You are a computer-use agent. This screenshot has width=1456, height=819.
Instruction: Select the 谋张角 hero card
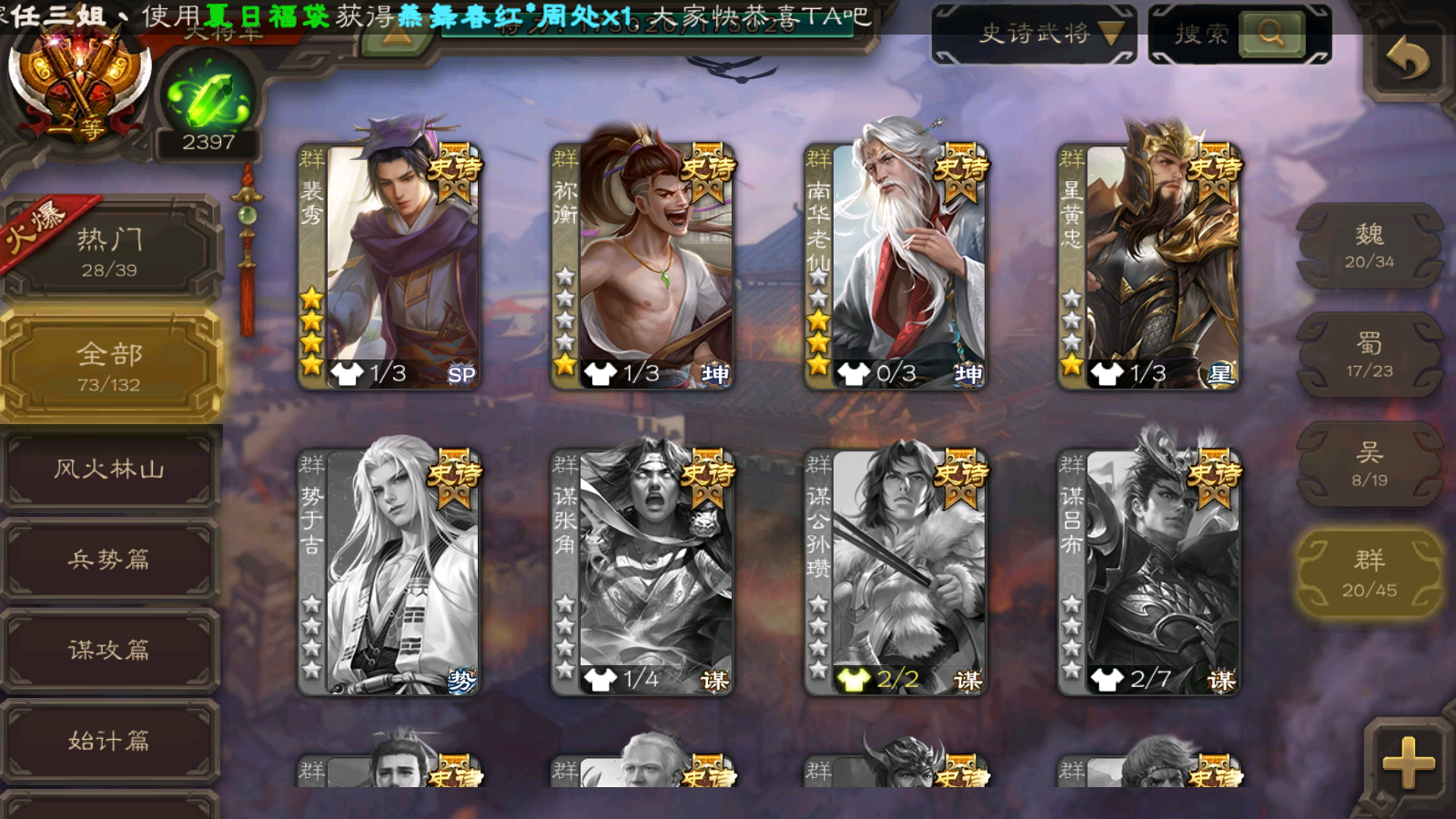point(642,571)
